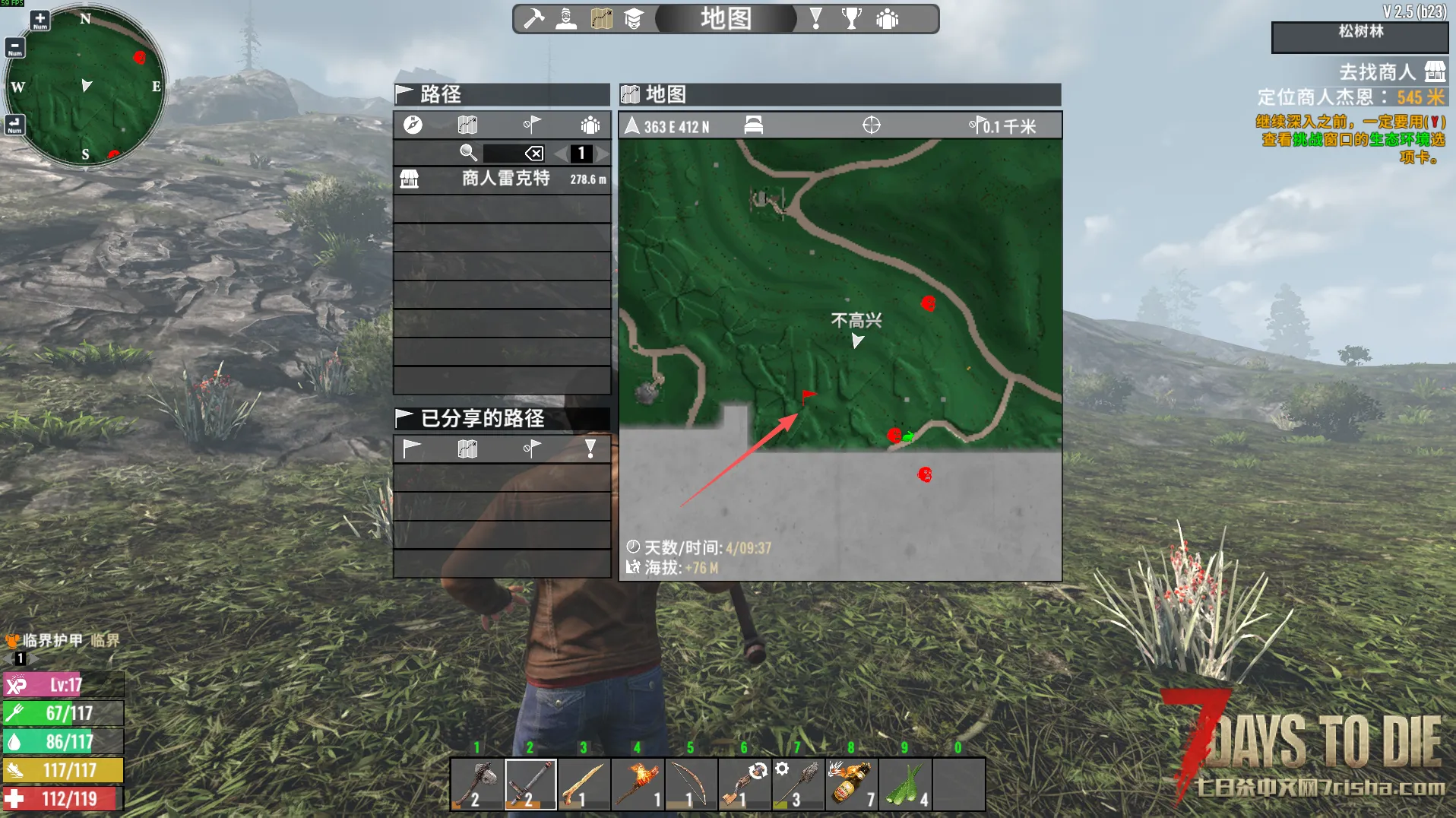Choose the wooden bow hotbar slot
Screen dimensions: 1456x818
691,784
